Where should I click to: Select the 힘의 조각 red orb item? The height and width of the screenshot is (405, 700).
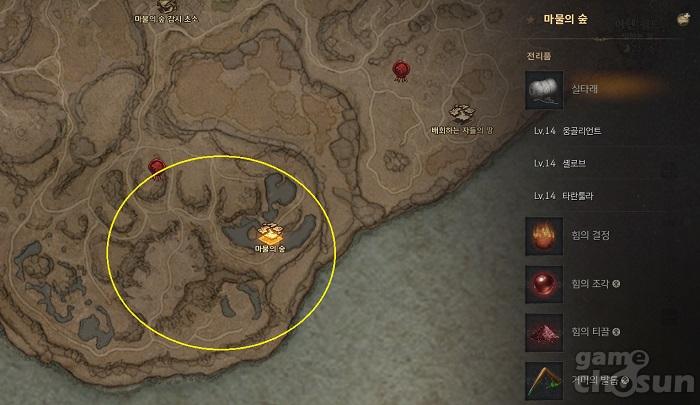[544, 283]
